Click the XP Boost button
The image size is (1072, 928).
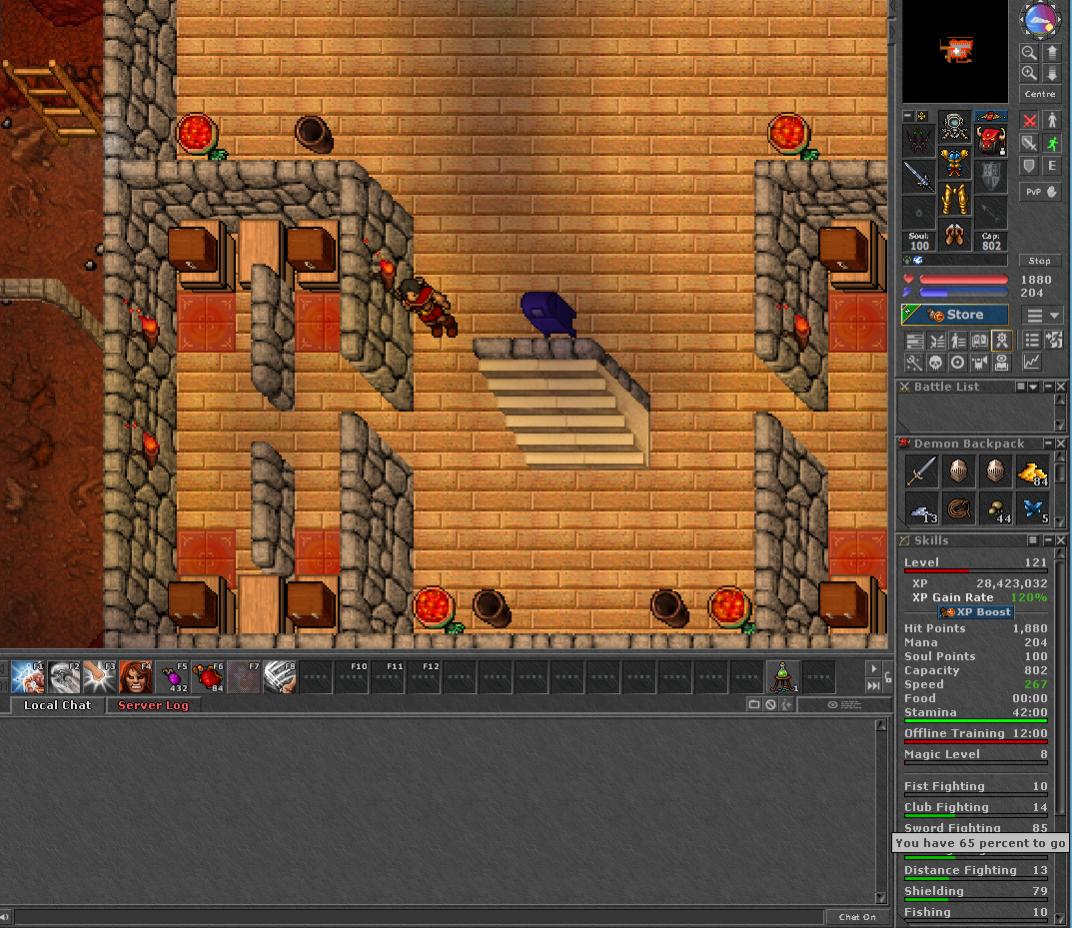coord(976,612)
